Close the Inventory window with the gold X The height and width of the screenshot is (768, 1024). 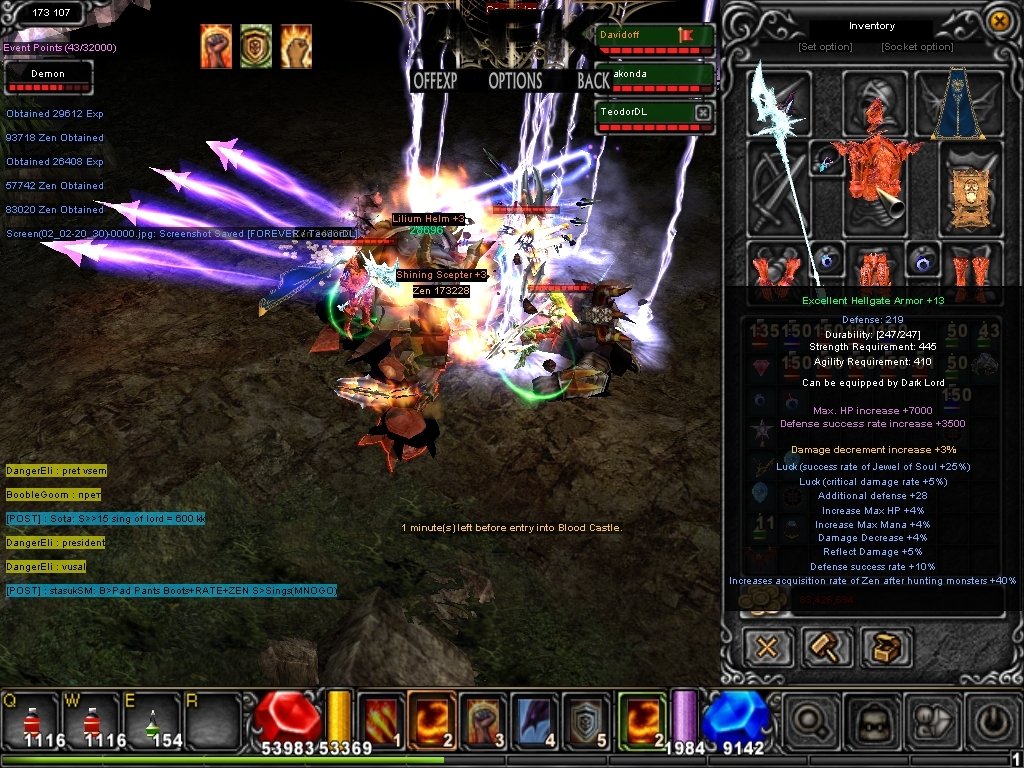(998, 21)
